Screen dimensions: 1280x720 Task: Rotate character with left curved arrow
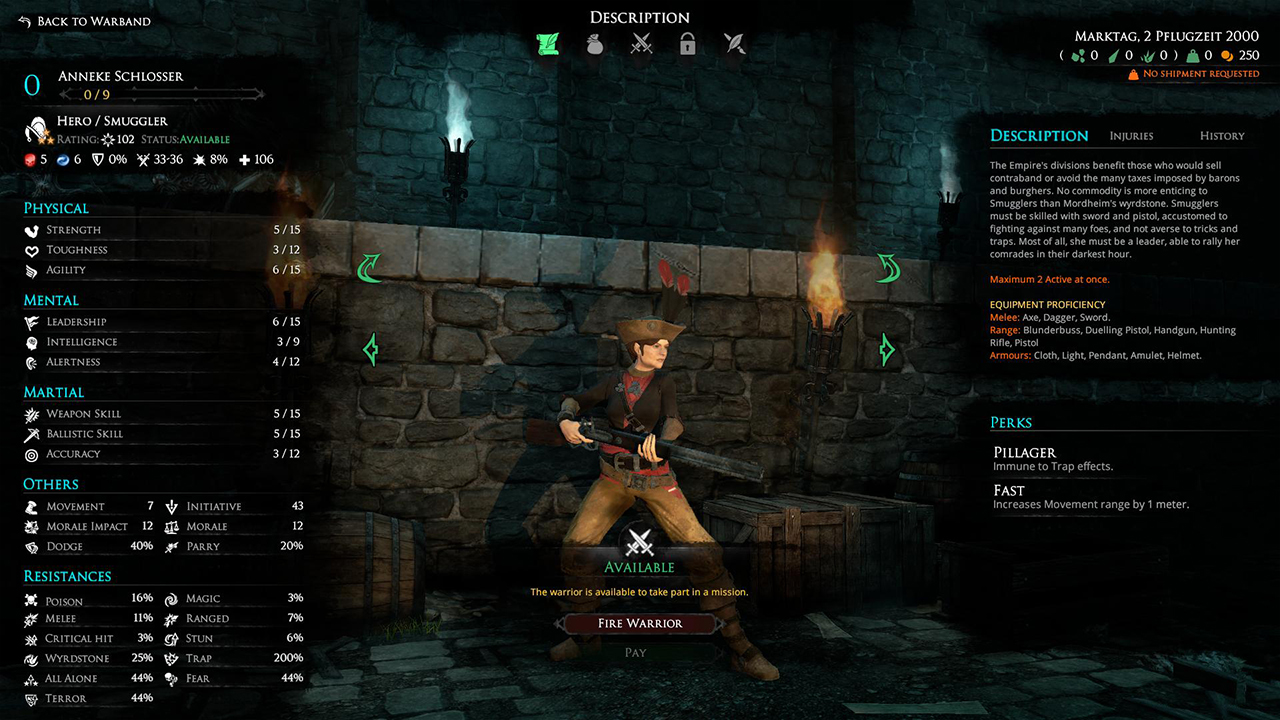(371, 267)
